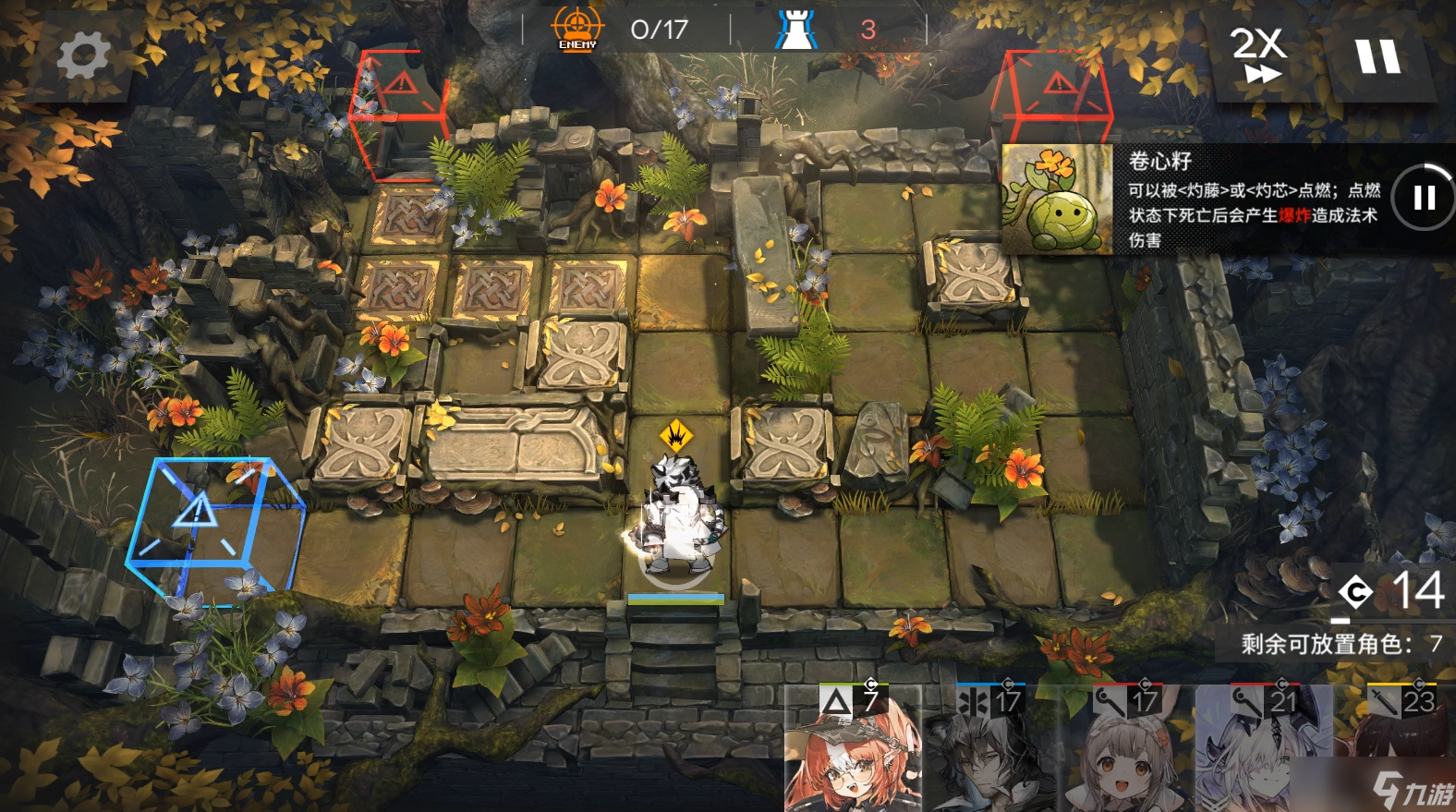Activate the yellow skill-ready diamond above the operator
This screenshot has height=812, width=1456.
[x=676, y=433]
